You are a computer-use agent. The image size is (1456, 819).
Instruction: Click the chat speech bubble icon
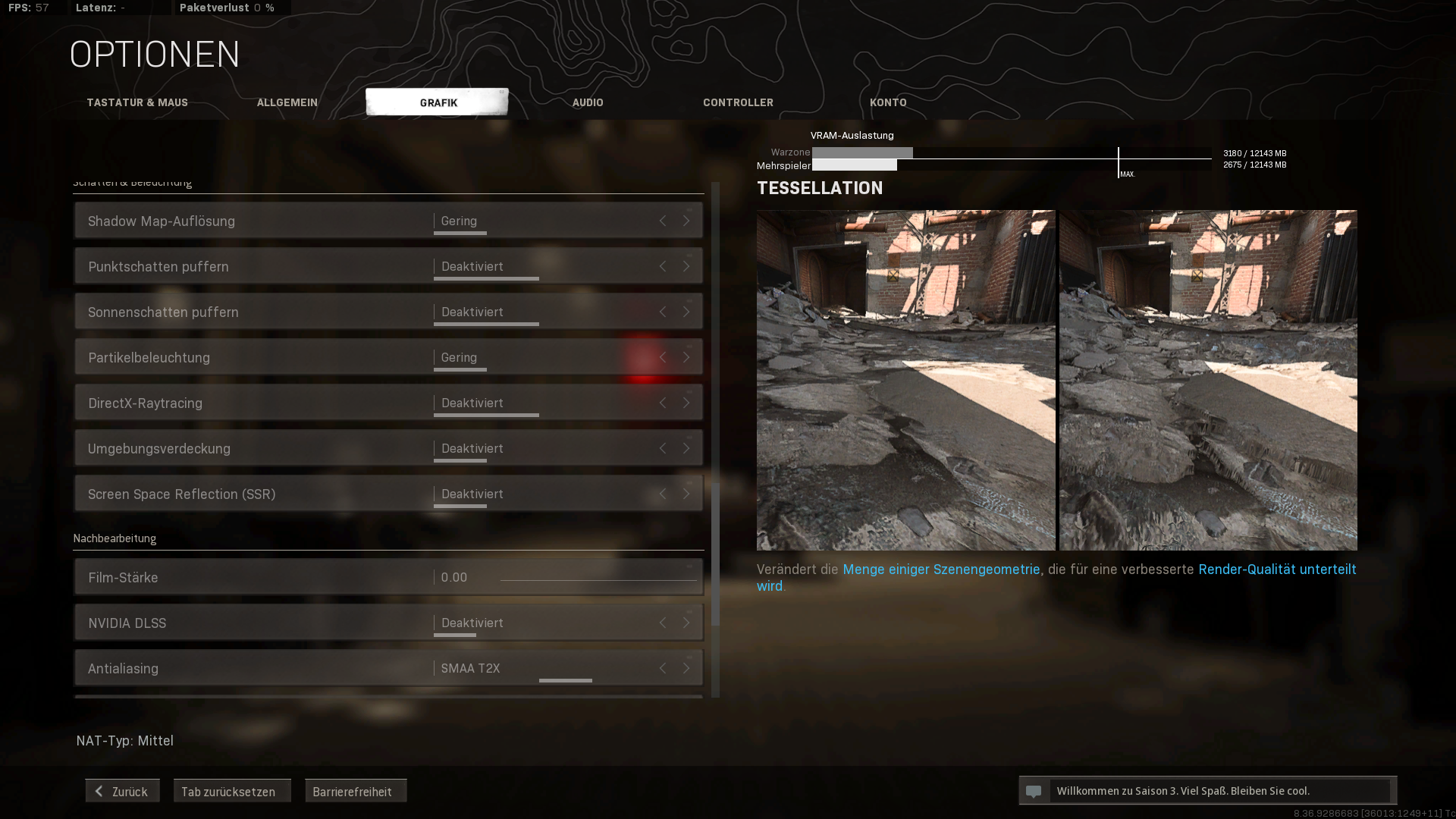pyautogui.click(x=1035, y=790)
